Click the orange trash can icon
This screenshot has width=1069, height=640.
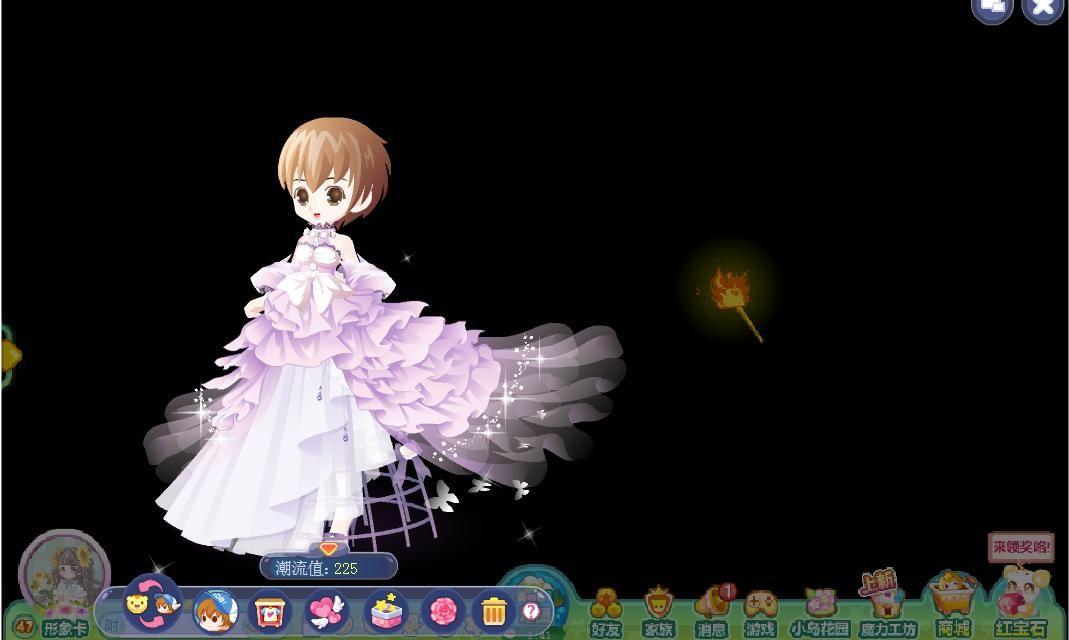point(494,610)
